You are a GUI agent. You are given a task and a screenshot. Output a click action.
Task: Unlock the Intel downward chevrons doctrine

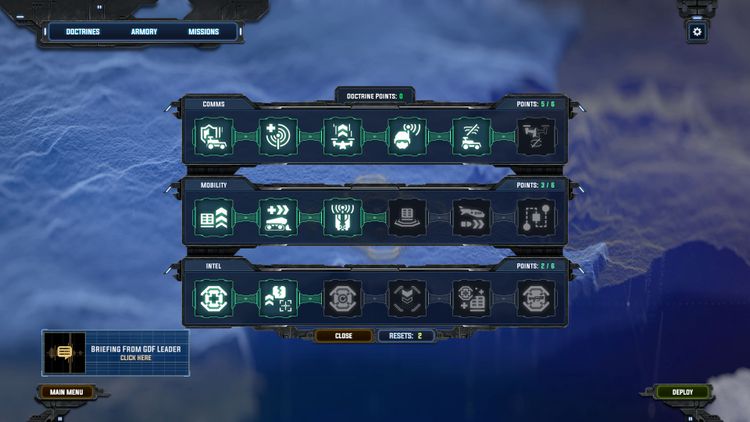pos(407,297)
